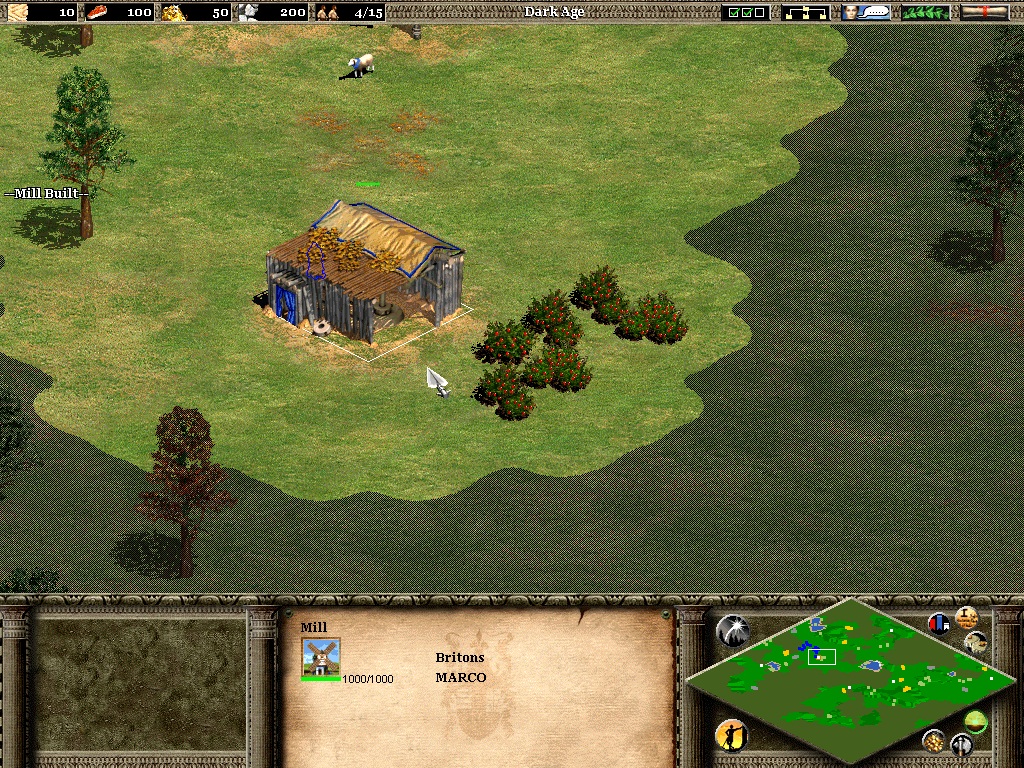Activate the flare signal button
Image resolution: width=1024 pixels, height=768 pixels.
tap(732, 630)
